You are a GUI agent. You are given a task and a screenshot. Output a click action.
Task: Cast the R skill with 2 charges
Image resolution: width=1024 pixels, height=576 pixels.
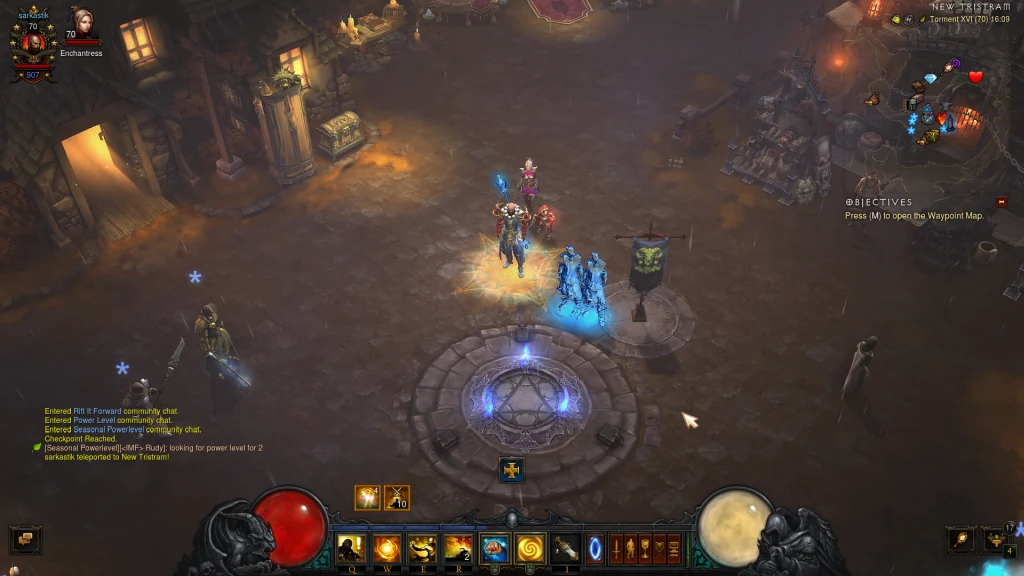pyautogui.click(x=457, y=548)
